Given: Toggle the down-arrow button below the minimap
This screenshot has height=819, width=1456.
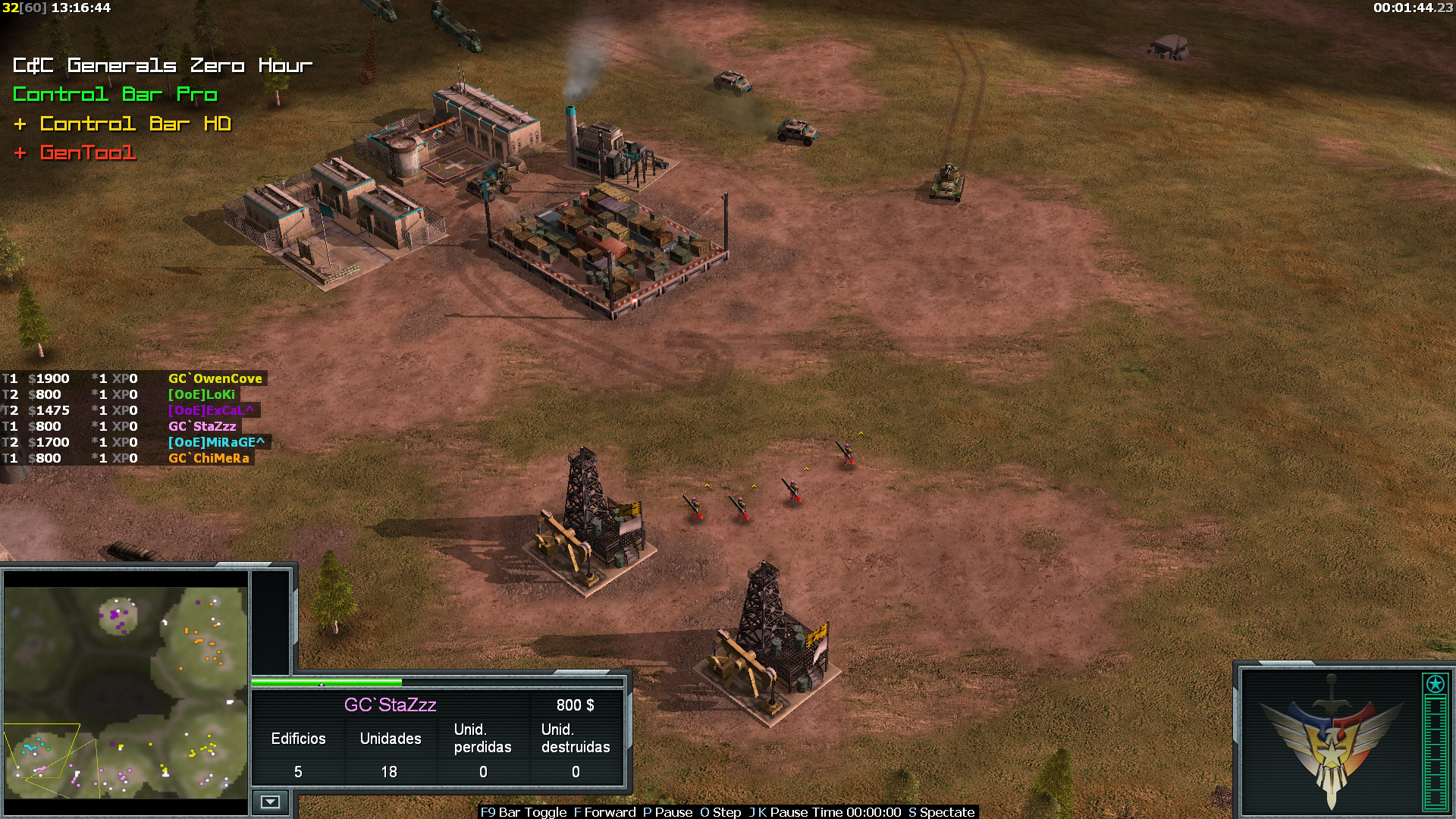Looking at the screenshot, I should click(270, 802).
